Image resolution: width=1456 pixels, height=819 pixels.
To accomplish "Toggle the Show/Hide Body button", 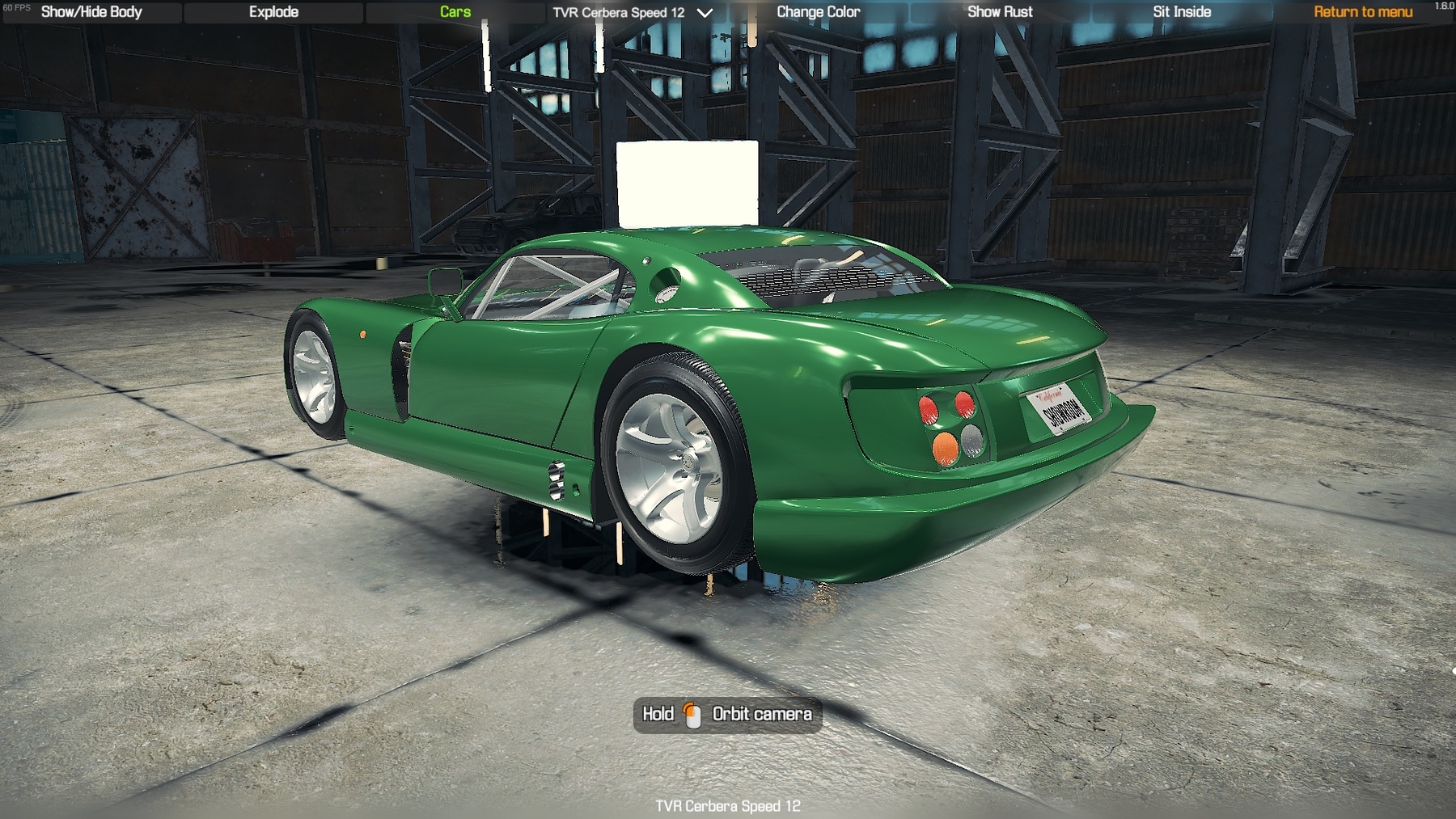I will pyautogui.click(x=91, y=12).
